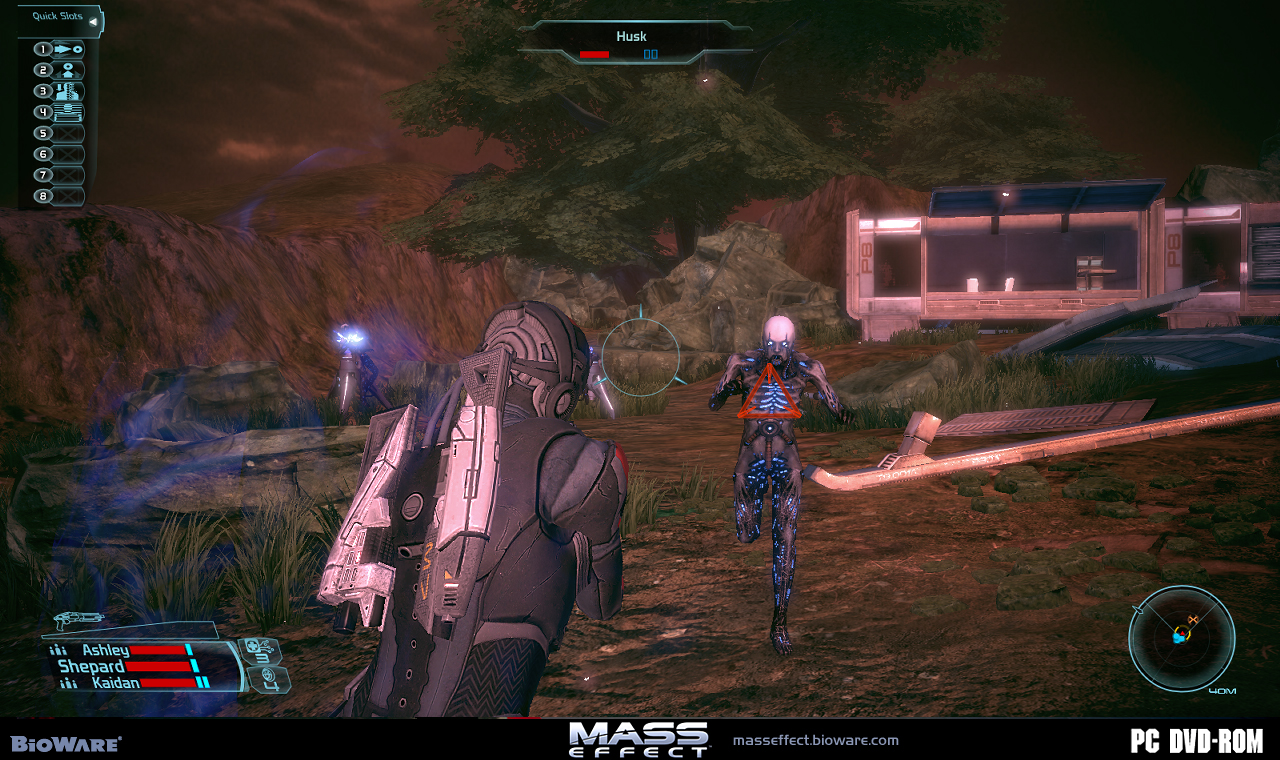Screen dimensions: 1280x760
Task: Click the BioWare logo
Action: coord(66,744)
